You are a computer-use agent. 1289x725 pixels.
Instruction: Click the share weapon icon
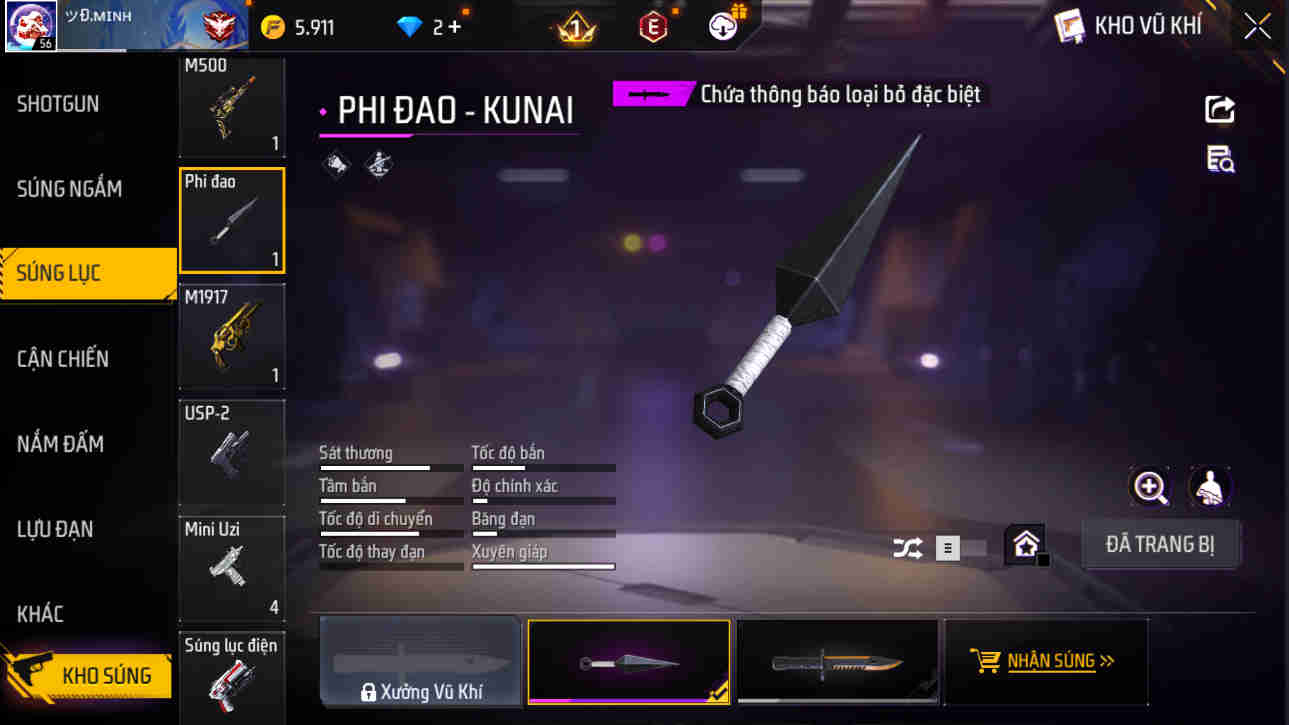(x=1219, y=110)
